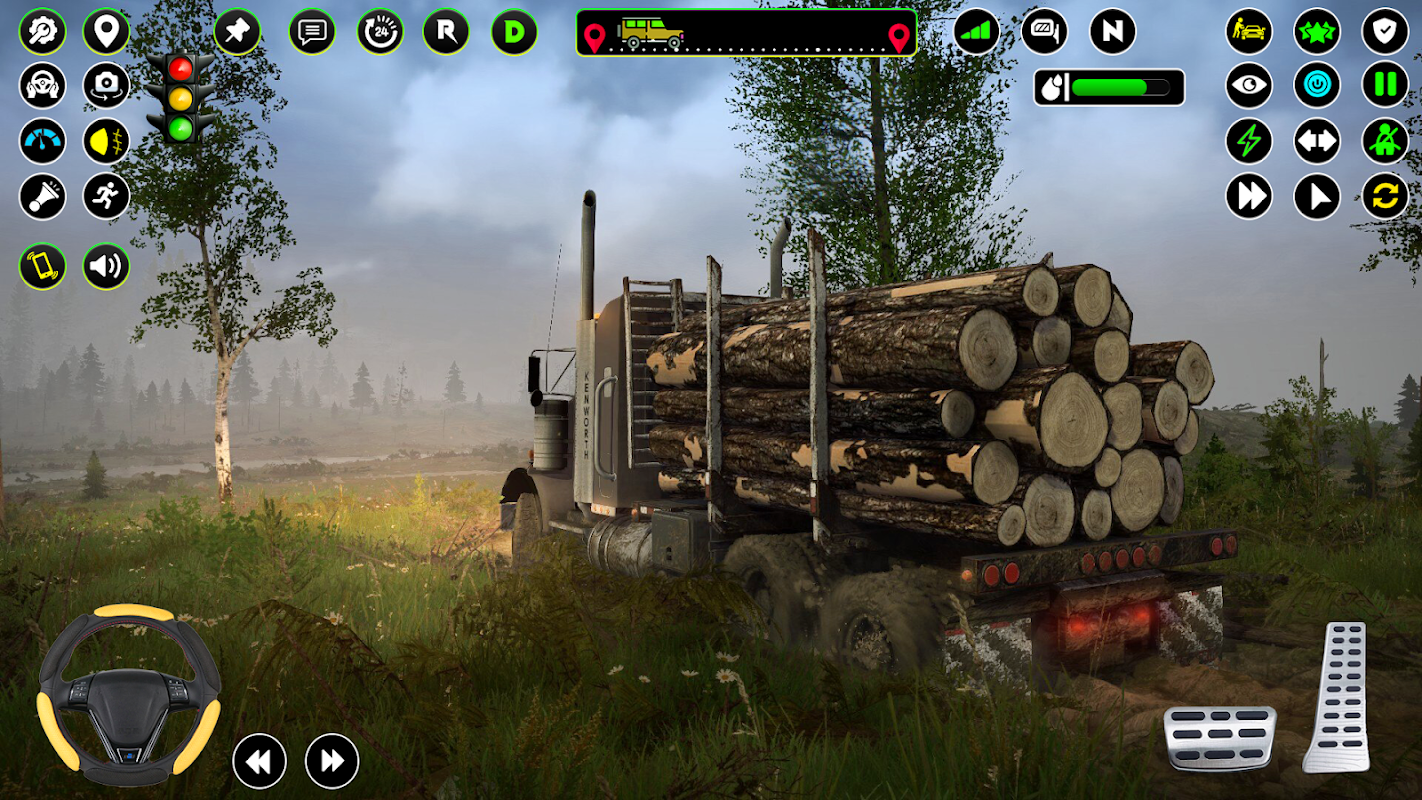Shift into reverse with the R button
This screenshot has width=1422, height=800.
coord(446,32)
